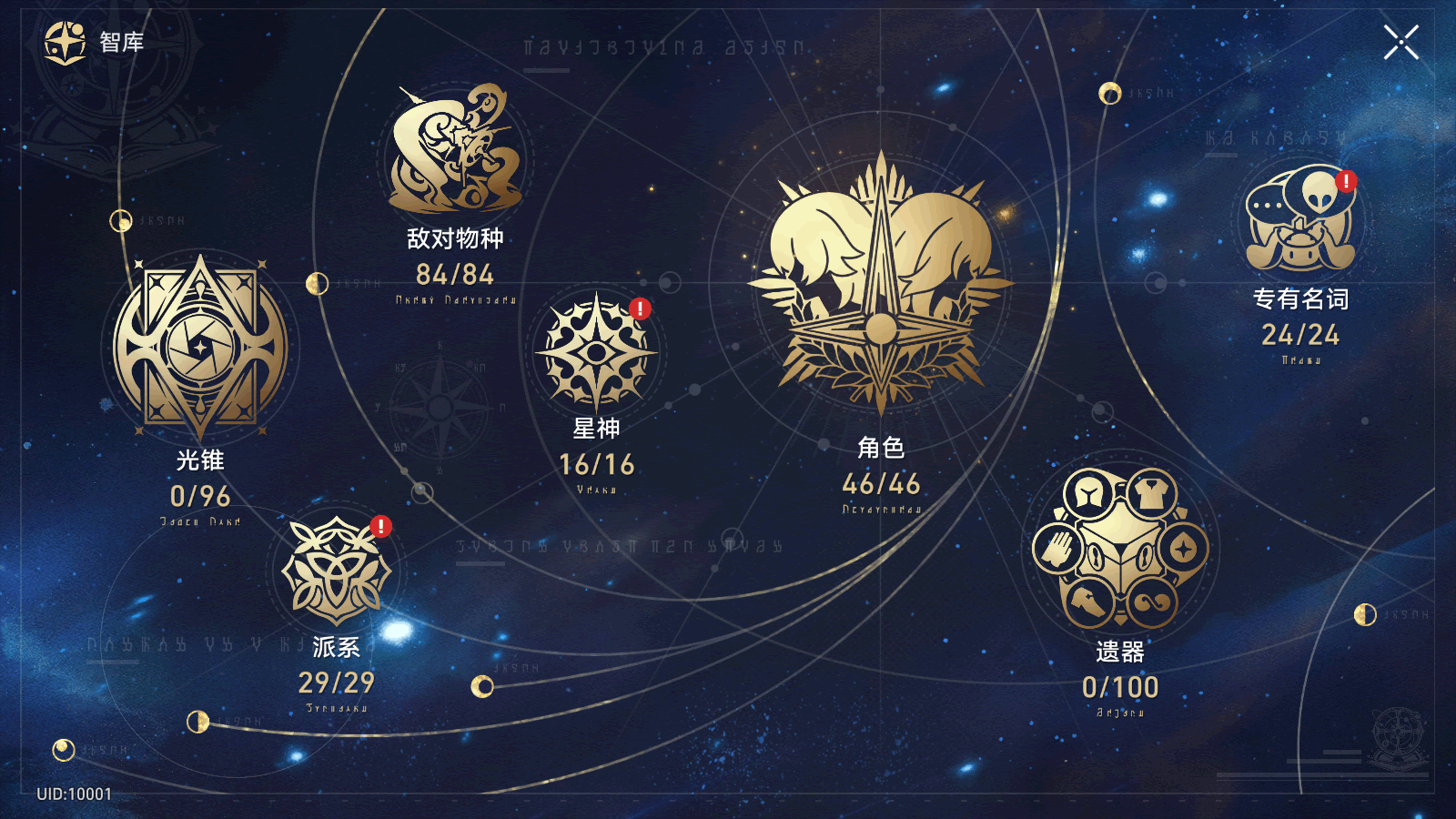This screenshot has width=1456, height=819.
Task: Choose the 遗器 relics collection
Action: click(1120, 549)
